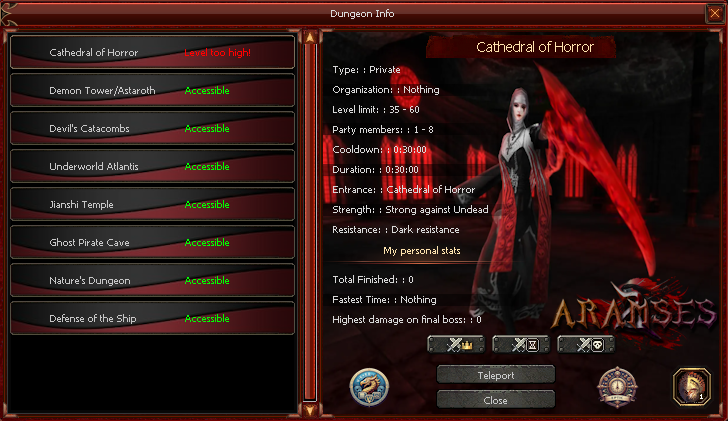Click the Close button below Teleport
The width and height of the screenshot is (728, 421).
[x=495, y=400]
